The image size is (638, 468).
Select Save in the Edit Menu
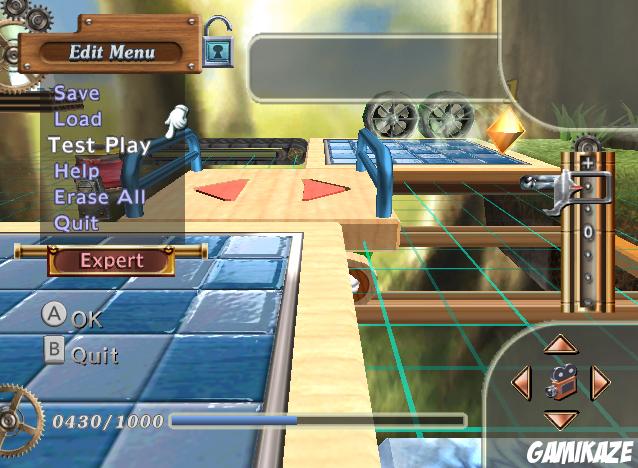[x=77, y=93]
